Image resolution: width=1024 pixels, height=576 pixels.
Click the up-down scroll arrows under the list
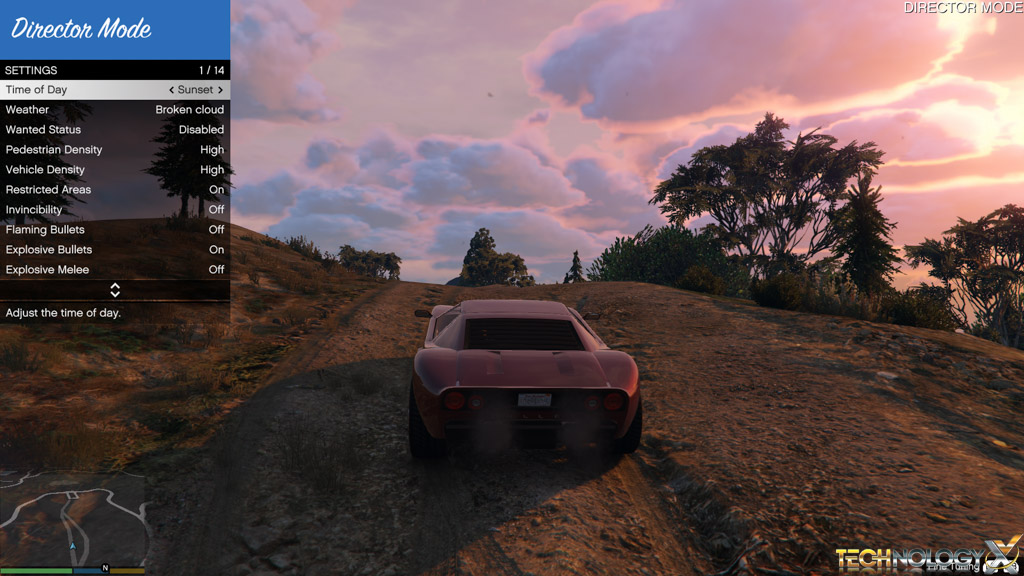115,290
